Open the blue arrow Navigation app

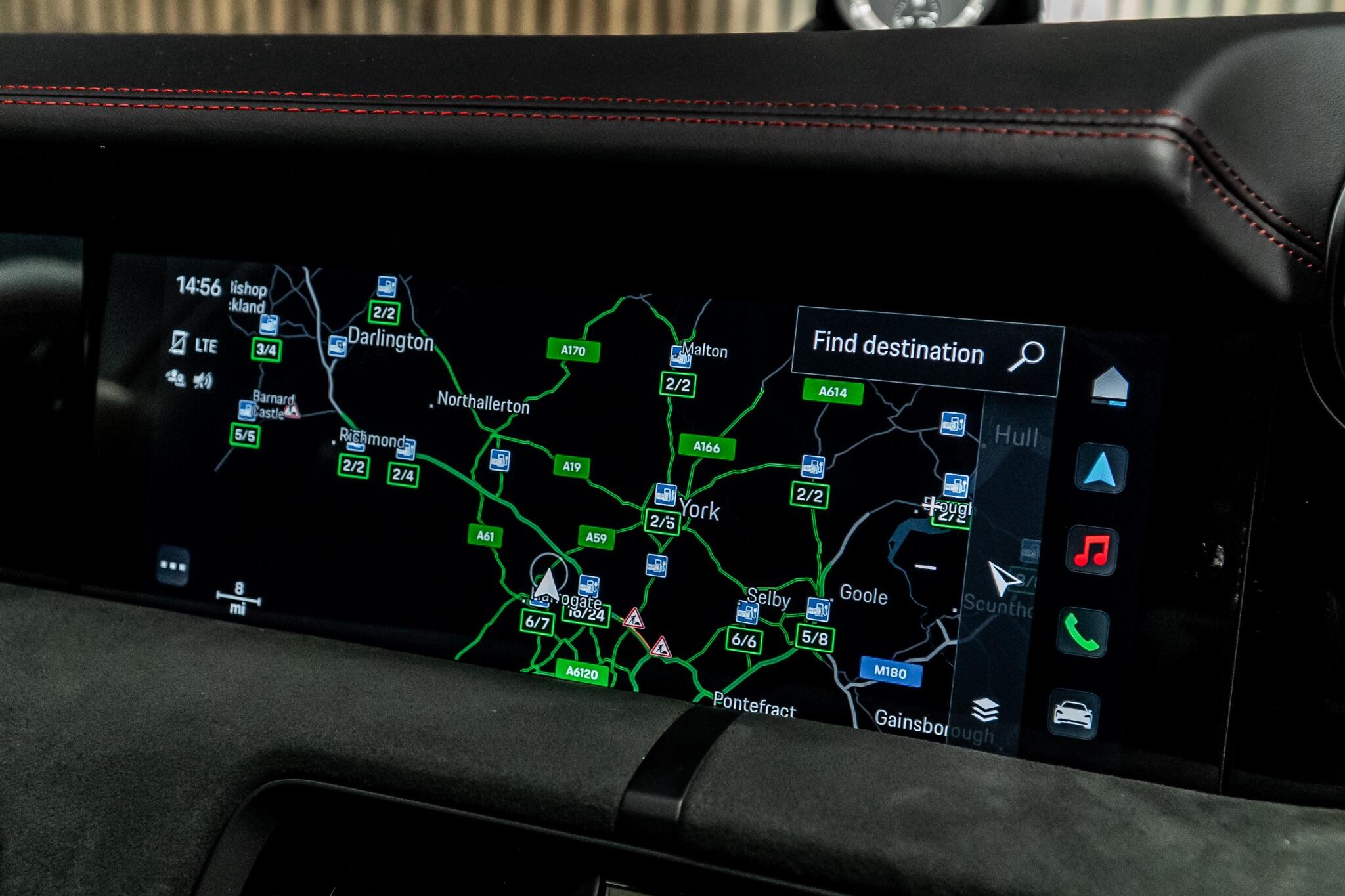point(1101,469)
